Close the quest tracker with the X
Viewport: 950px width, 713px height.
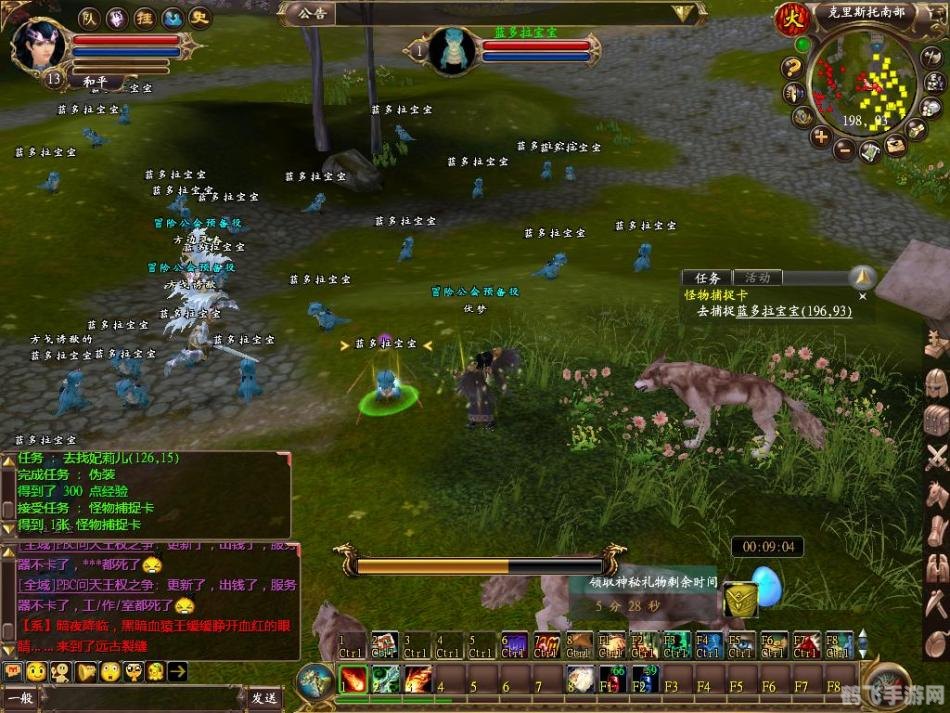[863, 296]
